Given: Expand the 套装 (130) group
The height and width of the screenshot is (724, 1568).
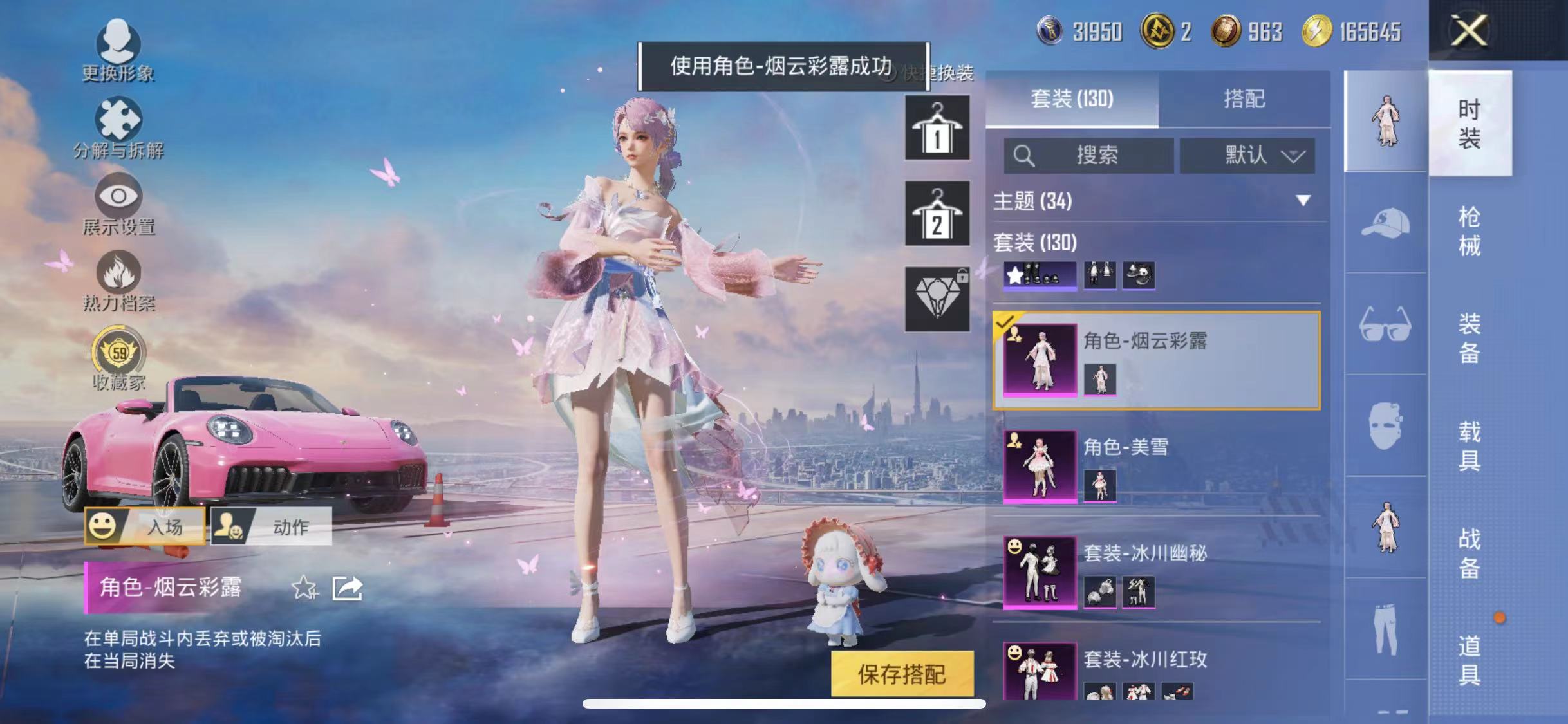Looking at the screenshot, I should click(1038, 244).
